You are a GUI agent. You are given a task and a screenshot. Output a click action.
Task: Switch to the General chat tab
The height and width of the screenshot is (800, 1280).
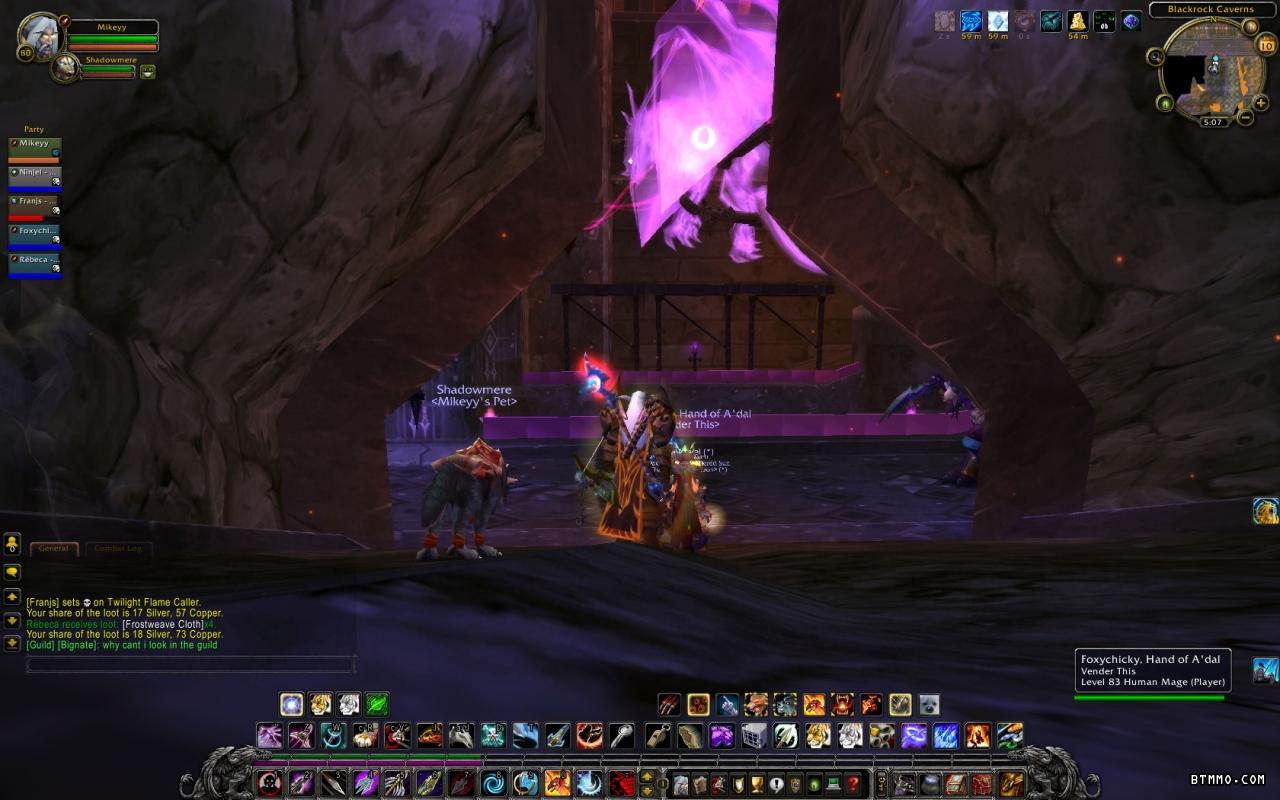point(54,548)
